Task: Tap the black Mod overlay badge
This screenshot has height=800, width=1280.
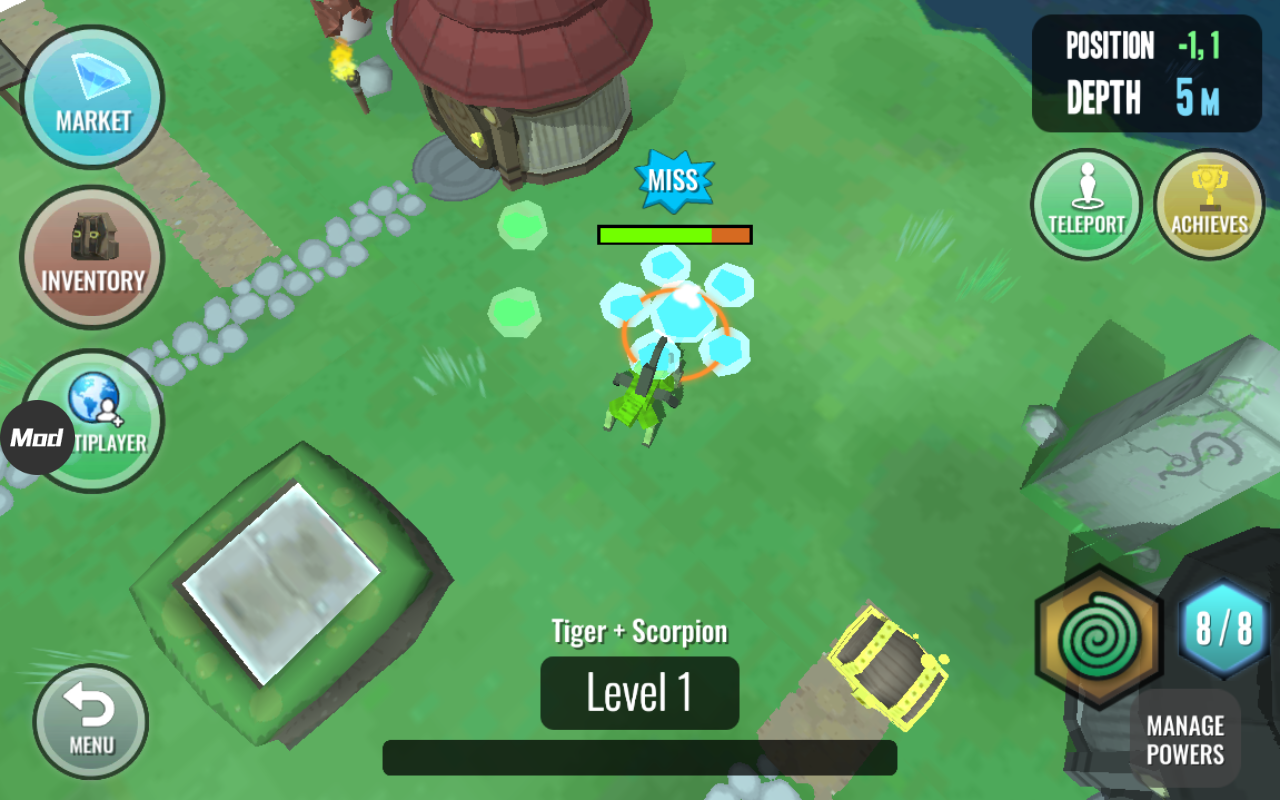Action: click(36, 437)
